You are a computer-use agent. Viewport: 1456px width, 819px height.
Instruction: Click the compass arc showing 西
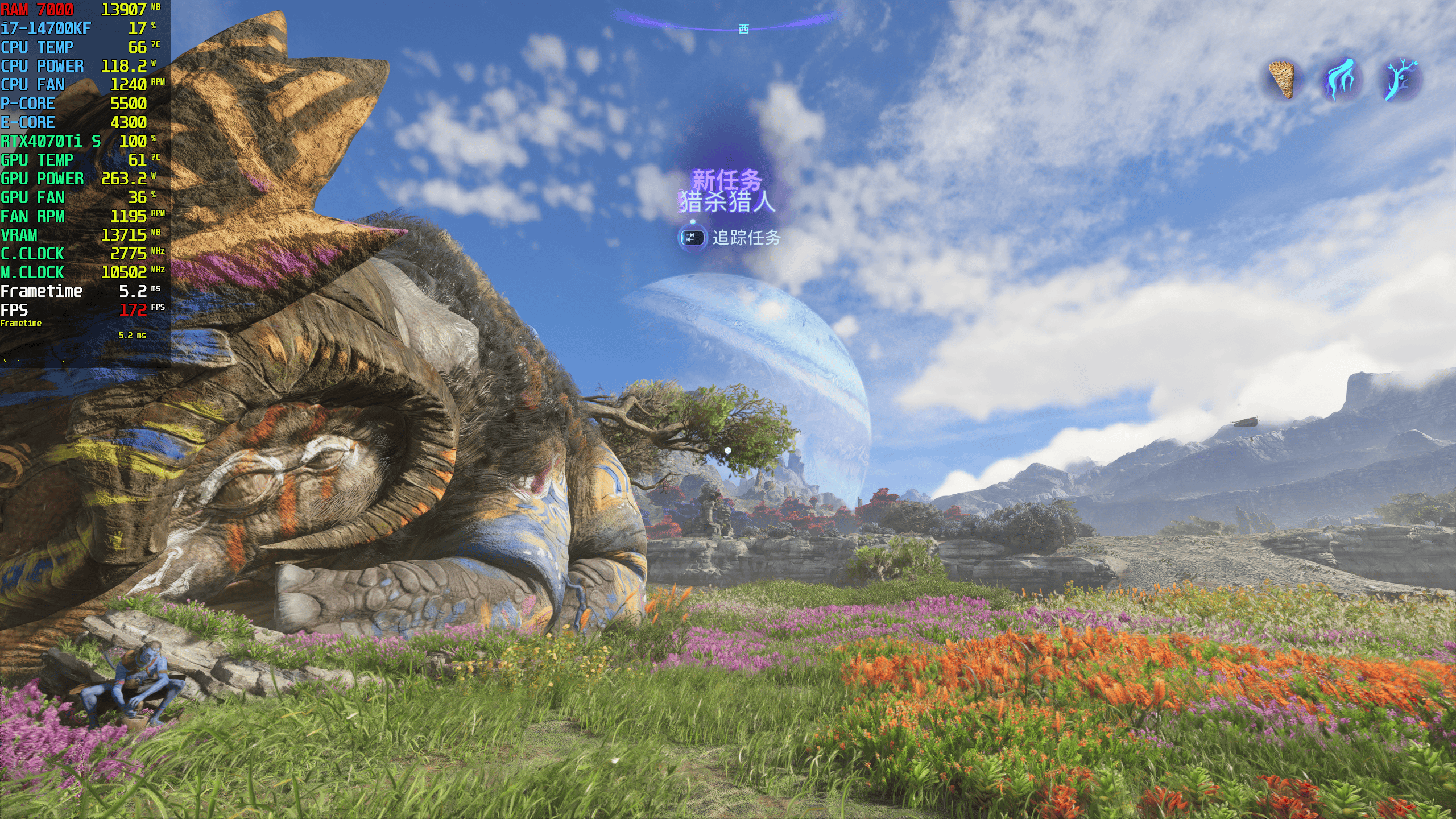click(x=743, y=28)
